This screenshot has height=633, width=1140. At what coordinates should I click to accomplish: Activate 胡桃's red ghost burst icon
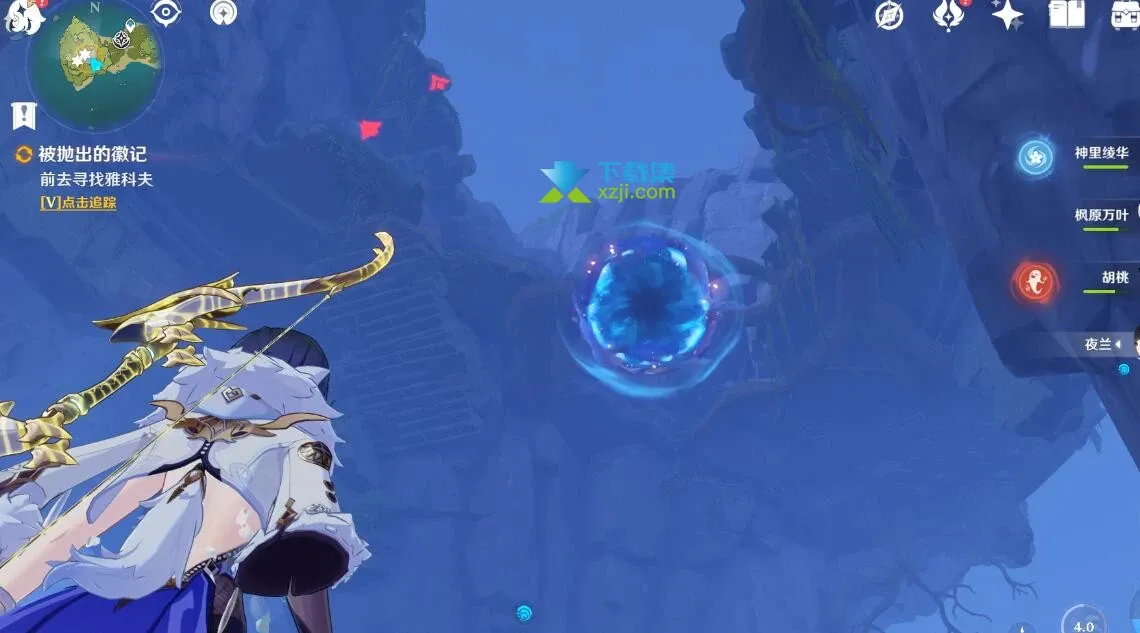[x=1035, y=281]
